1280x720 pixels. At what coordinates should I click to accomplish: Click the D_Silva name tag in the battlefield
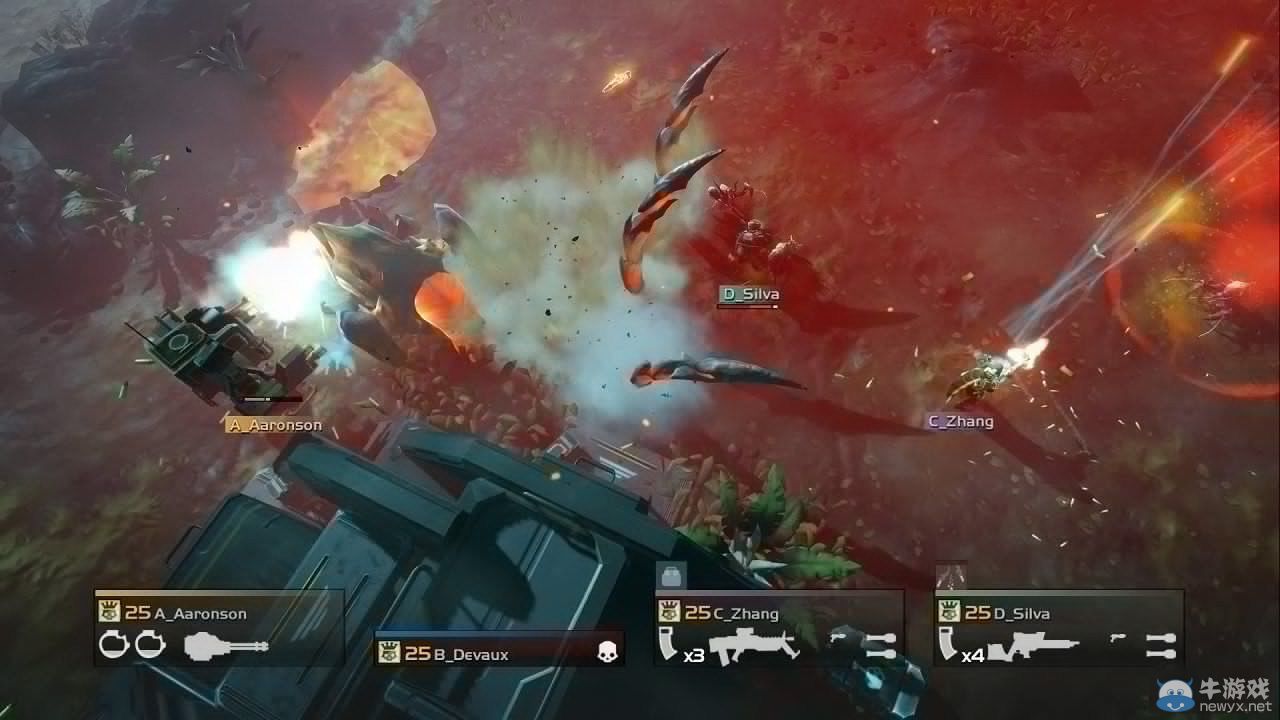point(751,294)
